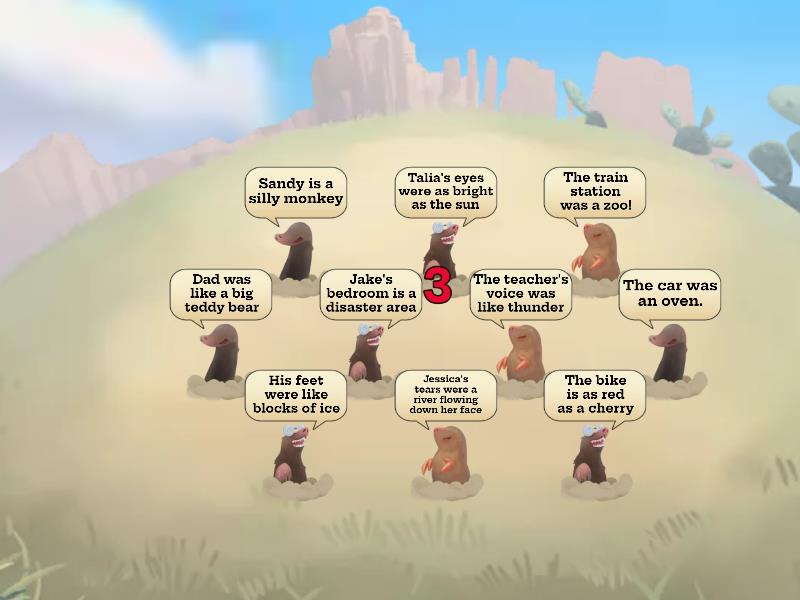The height and width of the screenshot is (600, 800).
Task: Choose "The train station was a zoo!" bubble
Action: coord(594,191)
